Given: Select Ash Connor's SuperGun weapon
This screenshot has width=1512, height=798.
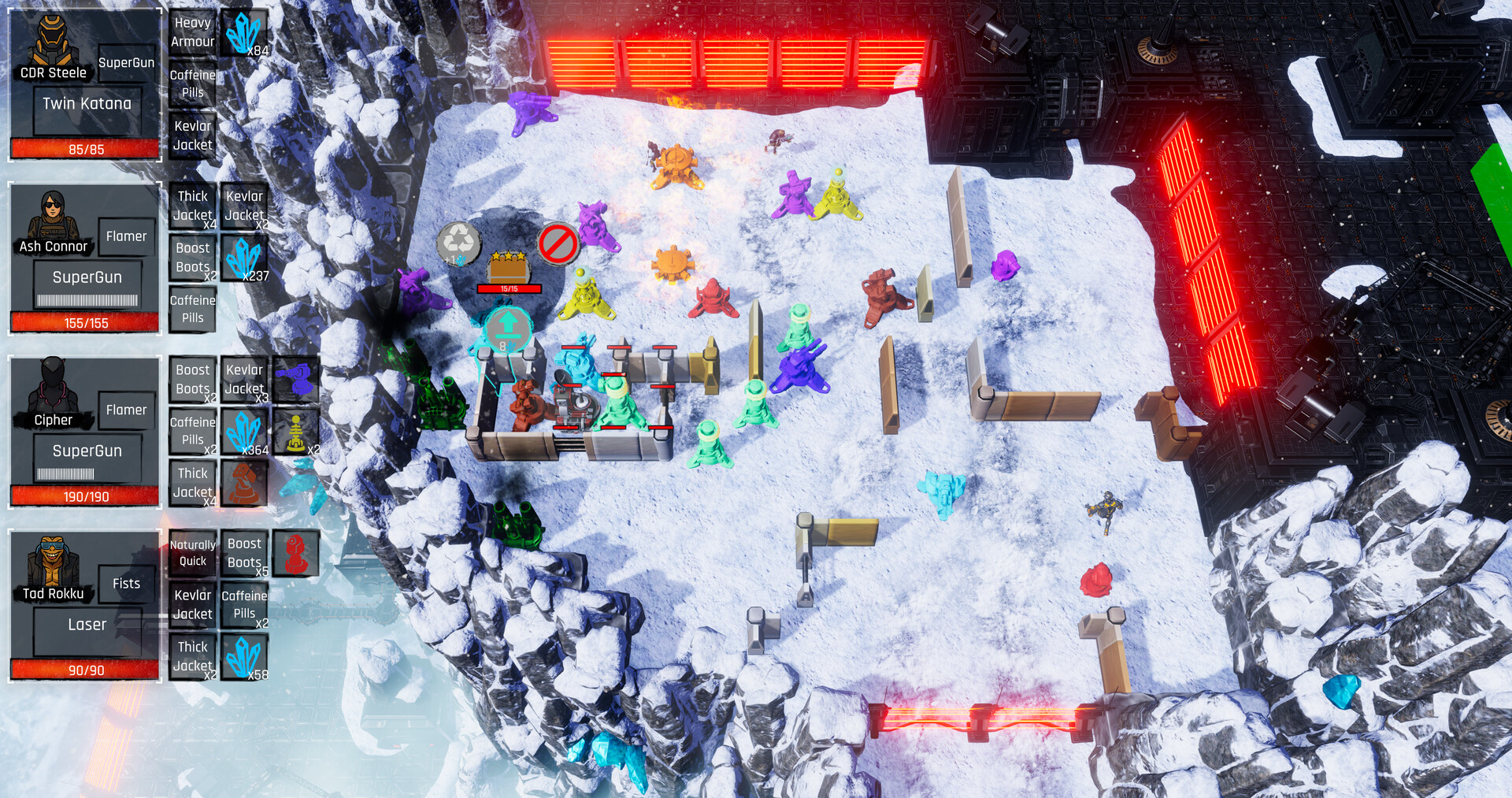Looking at the screenshot, I should 87,277.
